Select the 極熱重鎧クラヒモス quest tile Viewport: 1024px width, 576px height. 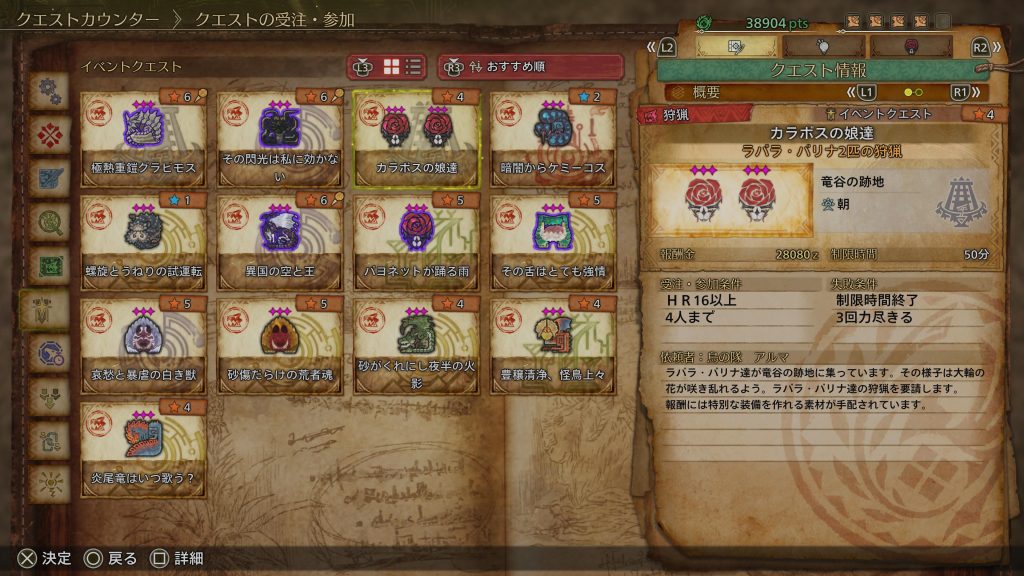pos(143,139)
